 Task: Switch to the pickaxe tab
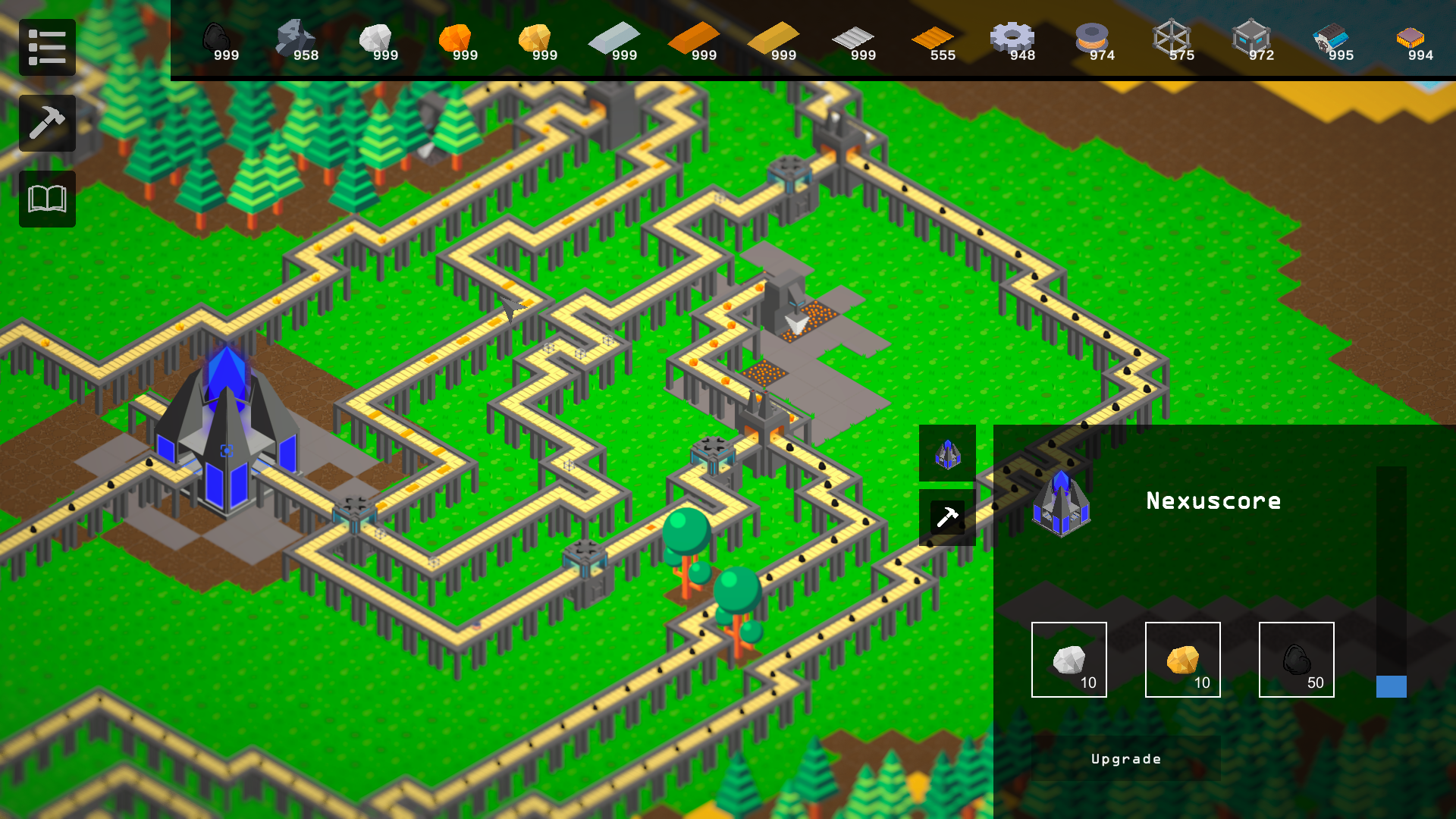pos(947,517)
